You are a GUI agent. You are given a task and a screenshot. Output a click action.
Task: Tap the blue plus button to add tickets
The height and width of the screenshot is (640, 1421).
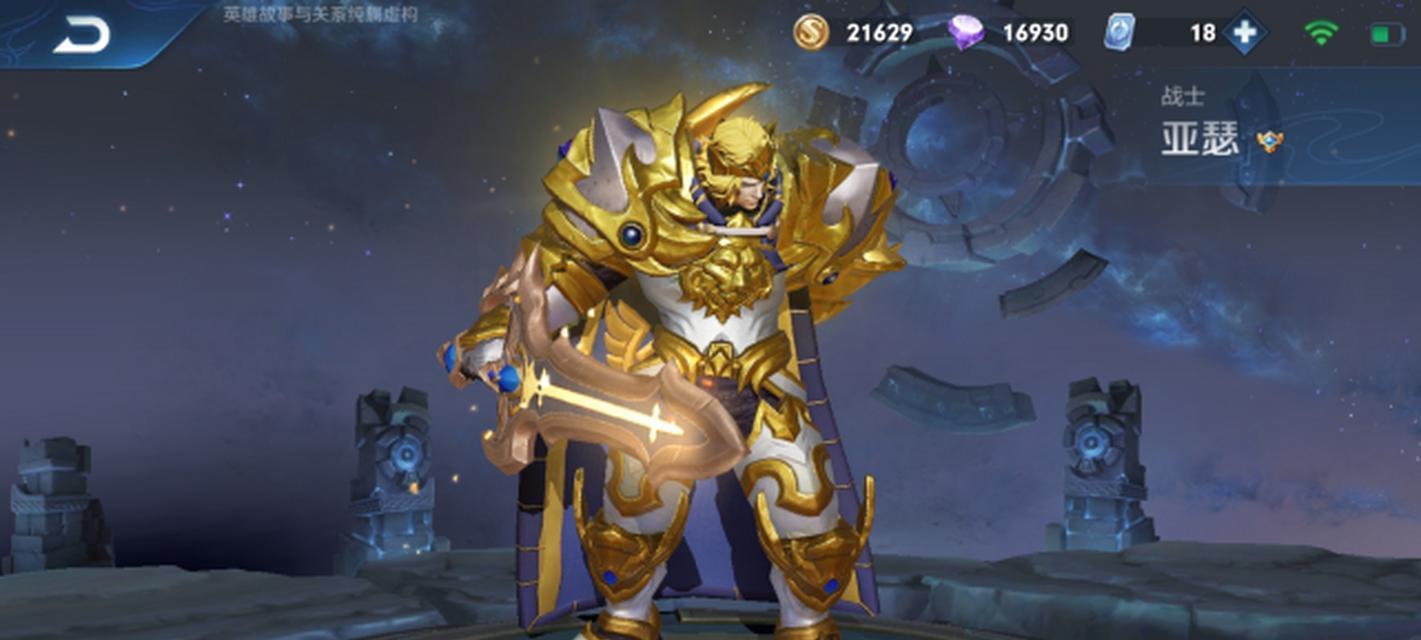point(1244,33)
